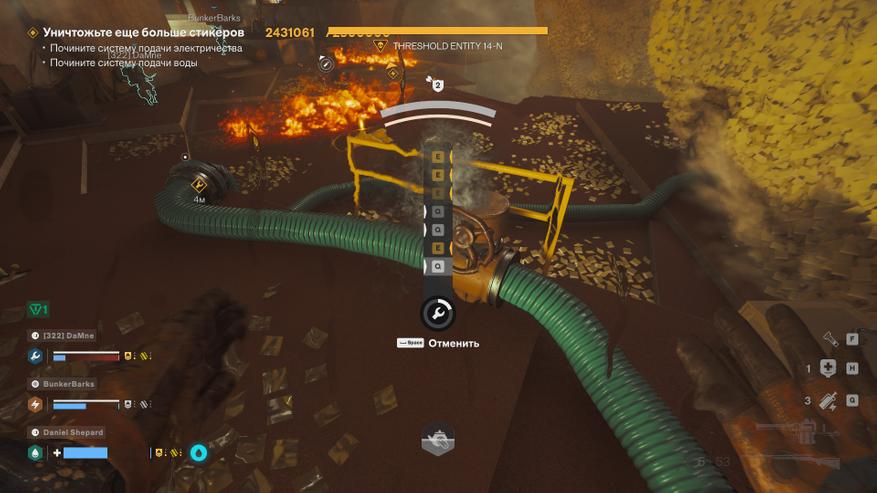This screenshot has width=877, height=493.
Task: Select the electricity waypoint marker at 4м
Action: pyautogui.click(x=199, y=185)
